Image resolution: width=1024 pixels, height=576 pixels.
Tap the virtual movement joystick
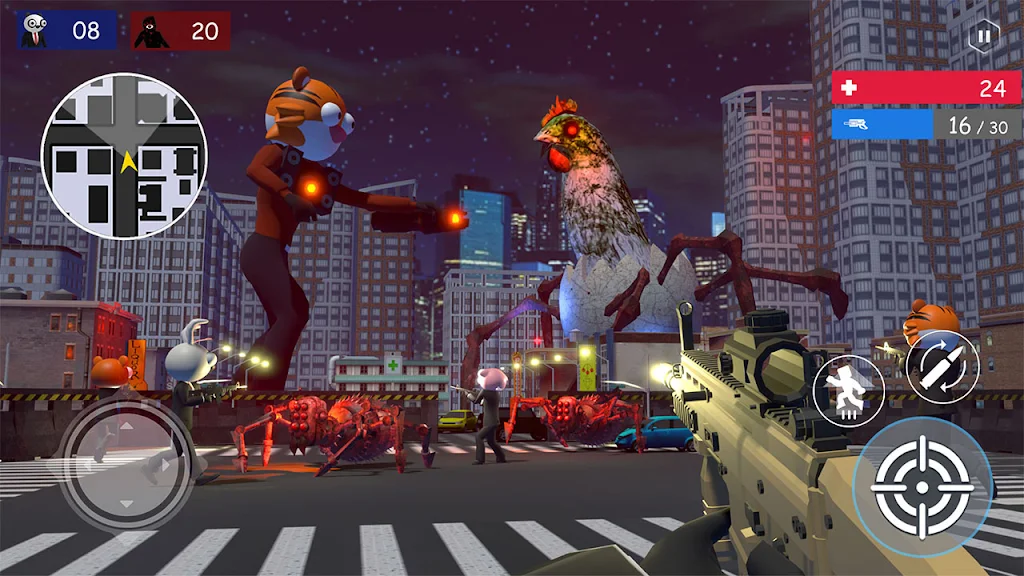125,464
